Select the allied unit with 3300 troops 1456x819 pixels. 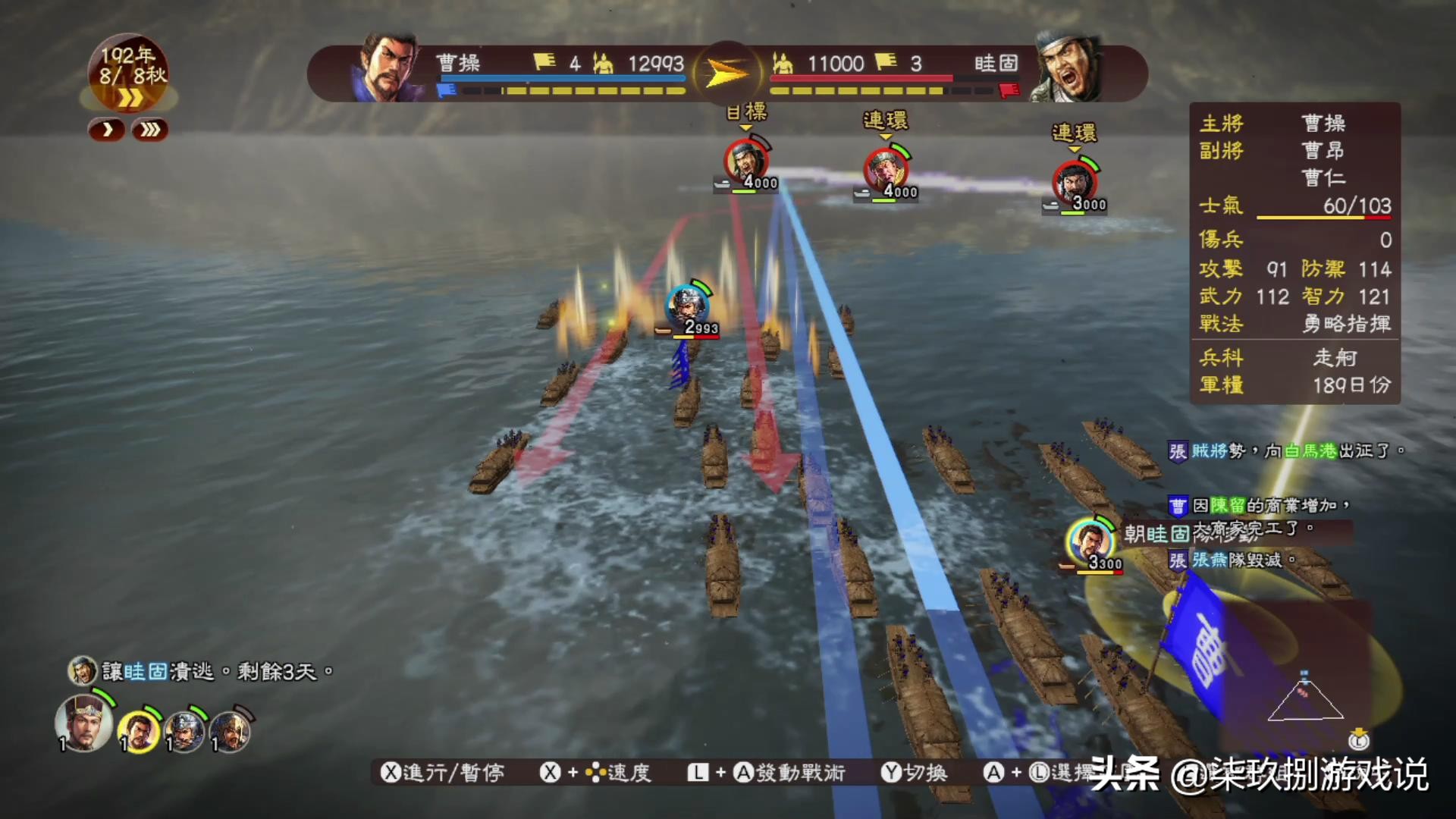(x=1090, y=541)
